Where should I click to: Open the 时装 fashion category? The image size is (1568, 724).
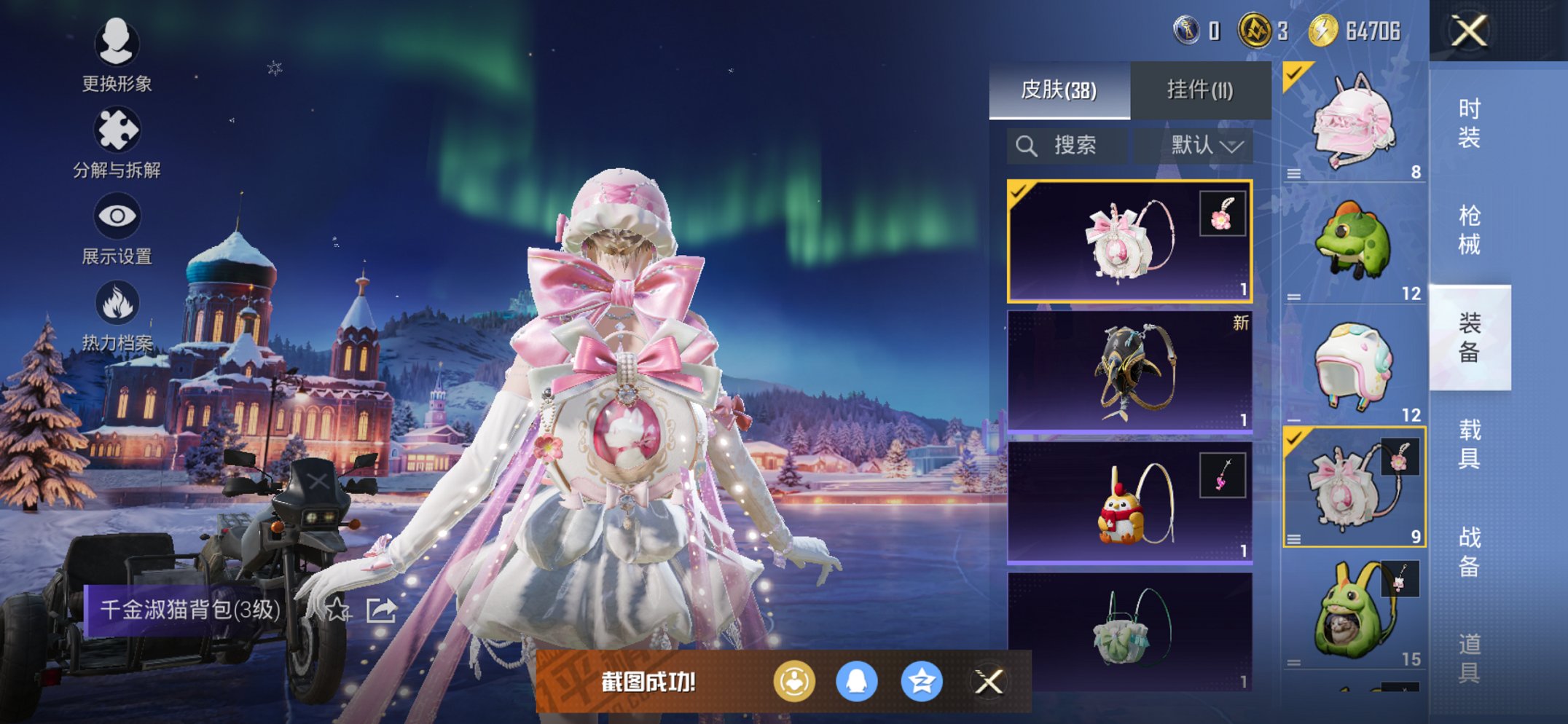pos(1469,124)
